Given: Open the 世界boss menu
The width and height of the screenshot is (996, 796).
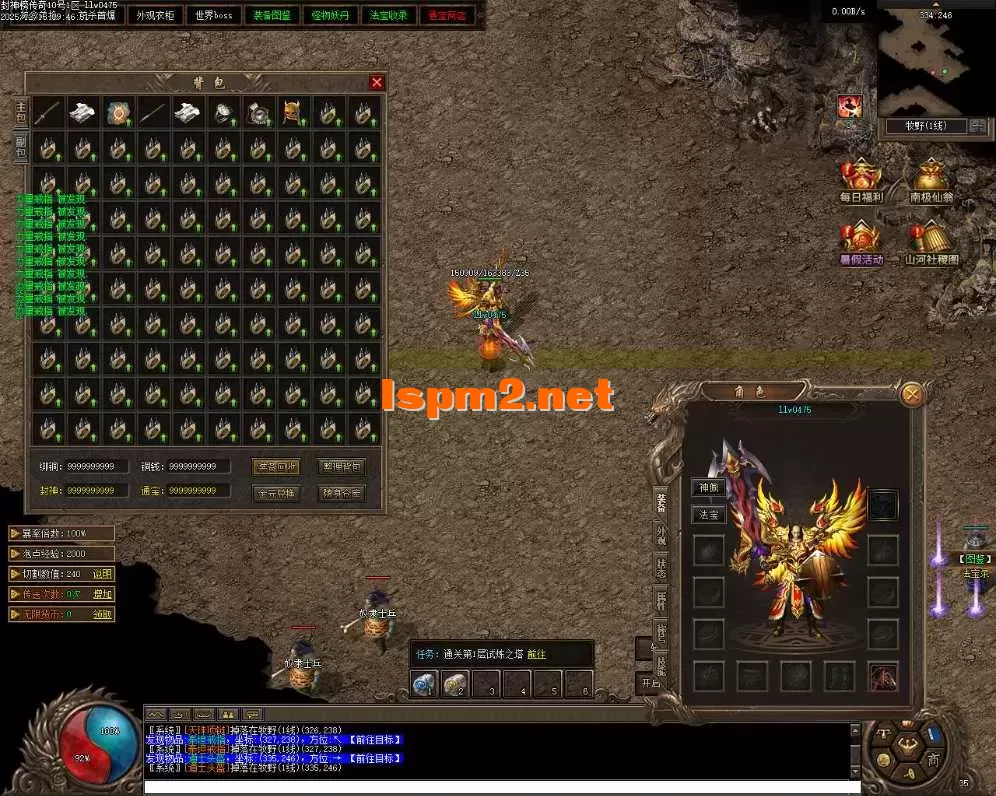Looking at the screenshot, I should tap(214, 15).
